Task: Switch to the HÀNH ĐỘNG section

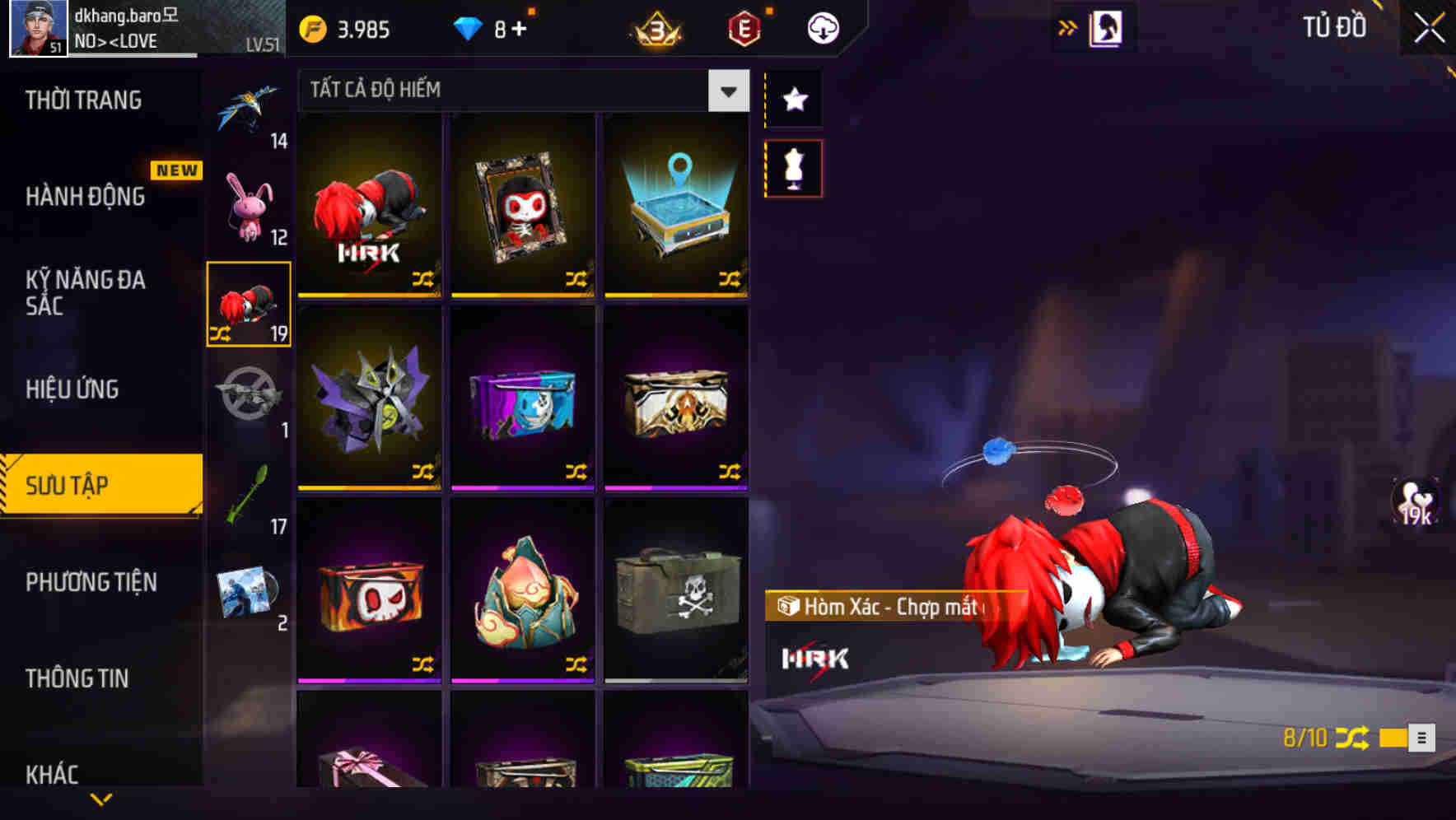Action: (85, 197)
